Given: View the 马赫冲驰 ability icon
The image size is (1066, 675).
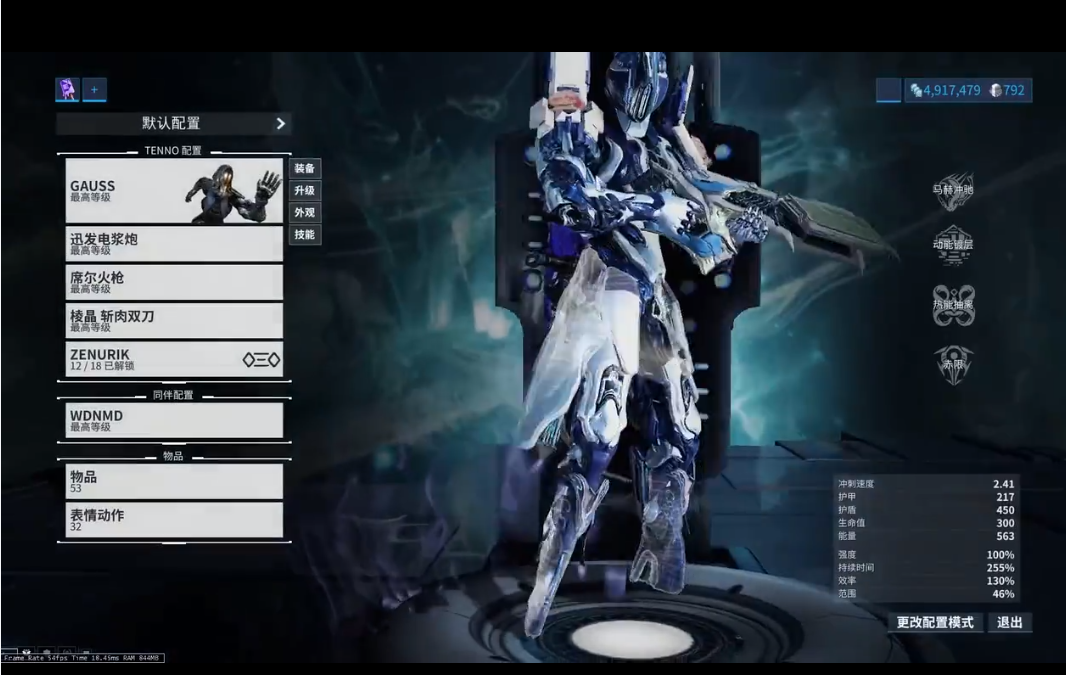Looking at the screenshot, I should 953,190.
